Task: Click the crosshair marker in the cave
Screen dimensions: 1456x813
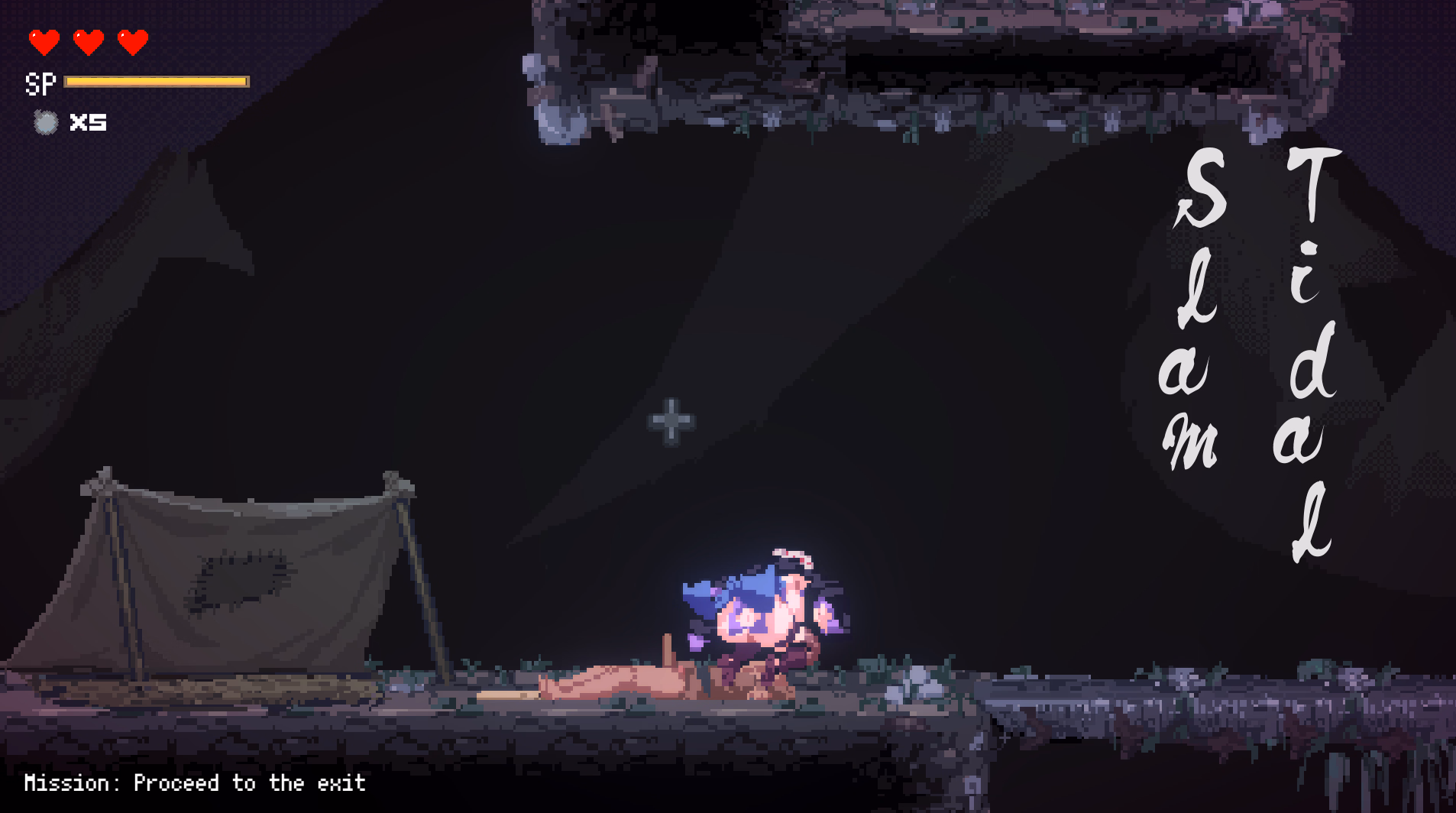Action: [x=671, y=420]
